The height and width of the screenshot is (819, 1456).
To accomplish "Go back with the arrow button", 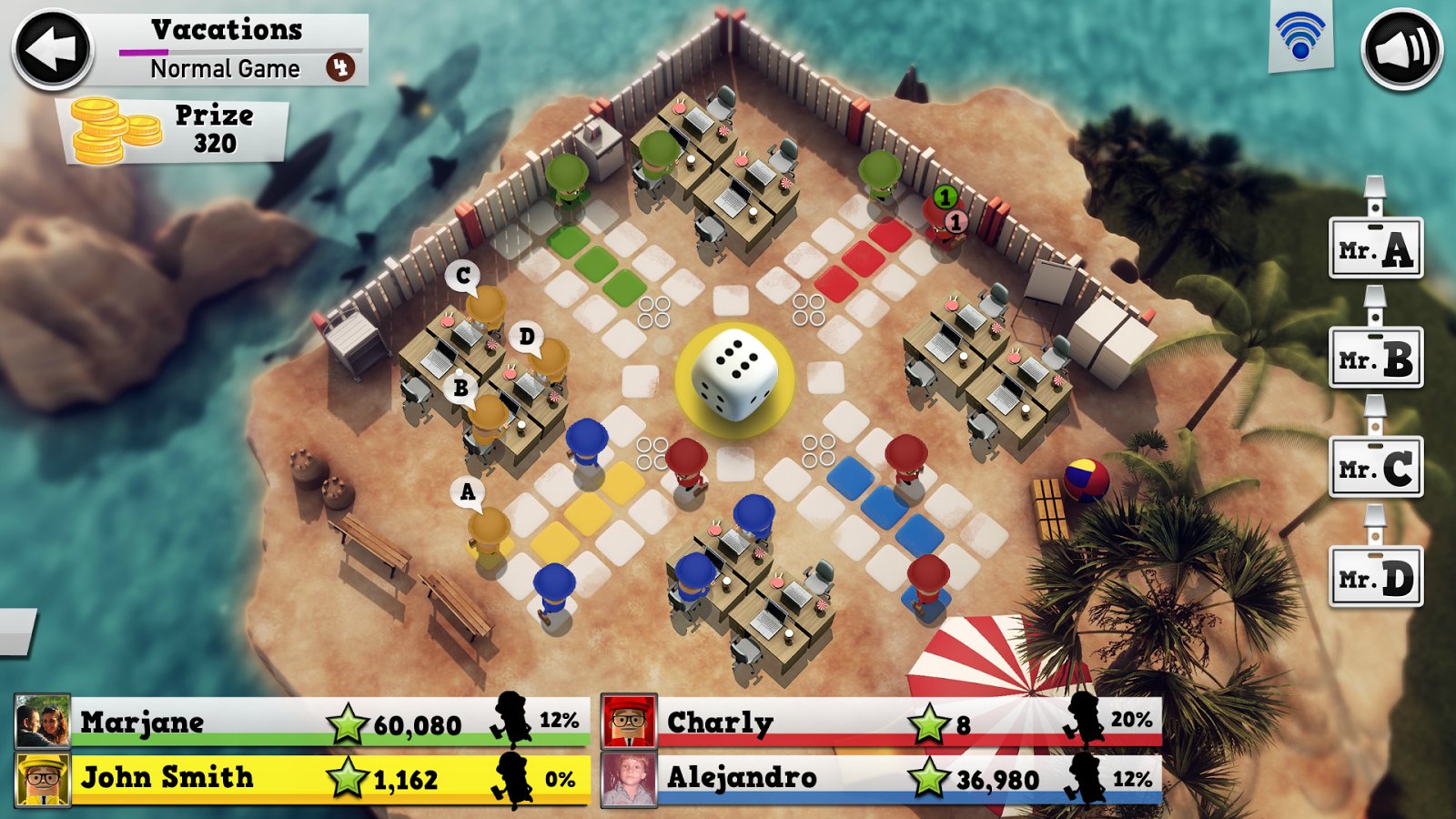I will tap(52, 49).
